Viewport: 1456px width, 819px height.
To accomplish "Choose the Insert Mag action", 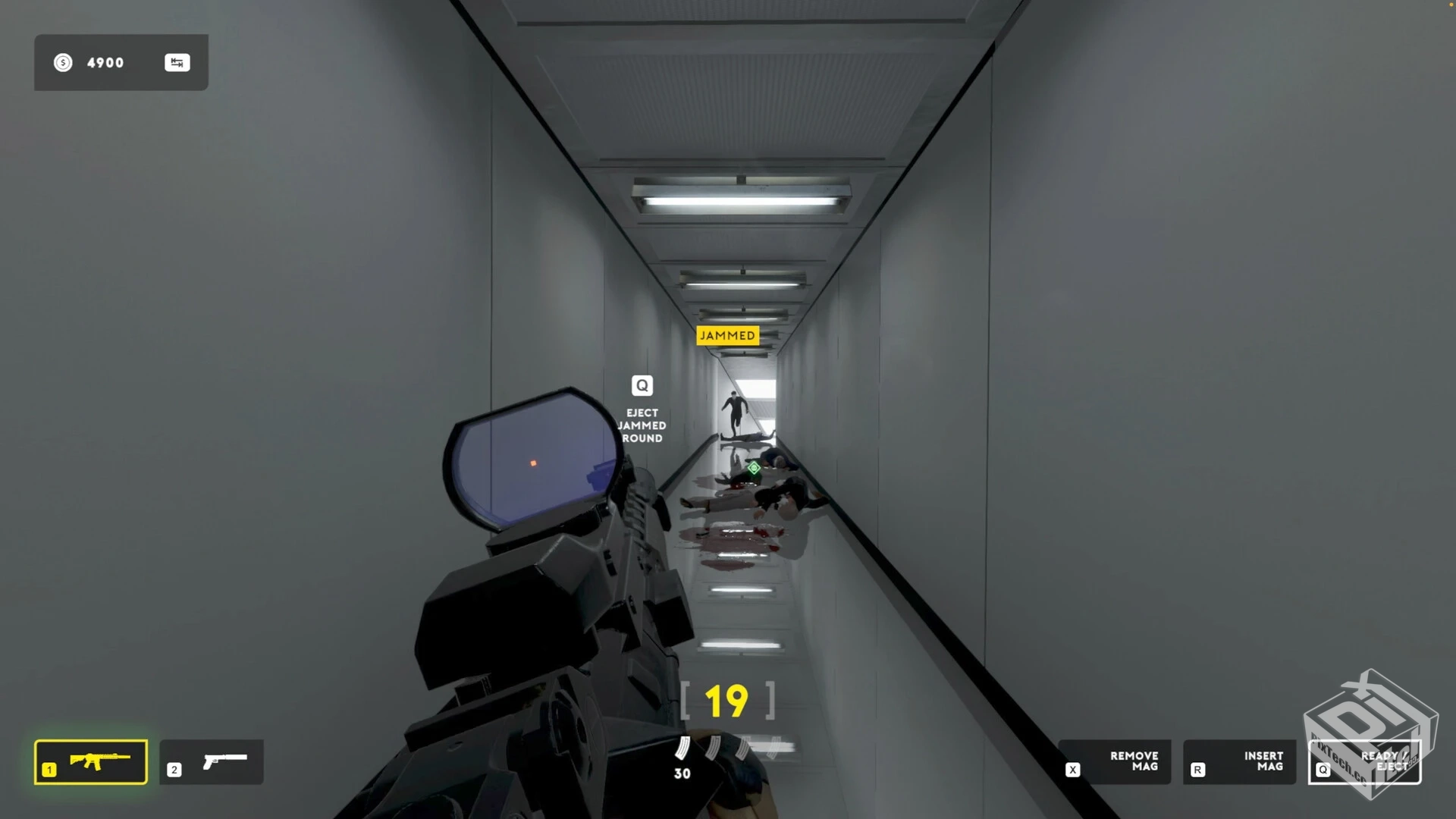I will [x=1239, y=761].
